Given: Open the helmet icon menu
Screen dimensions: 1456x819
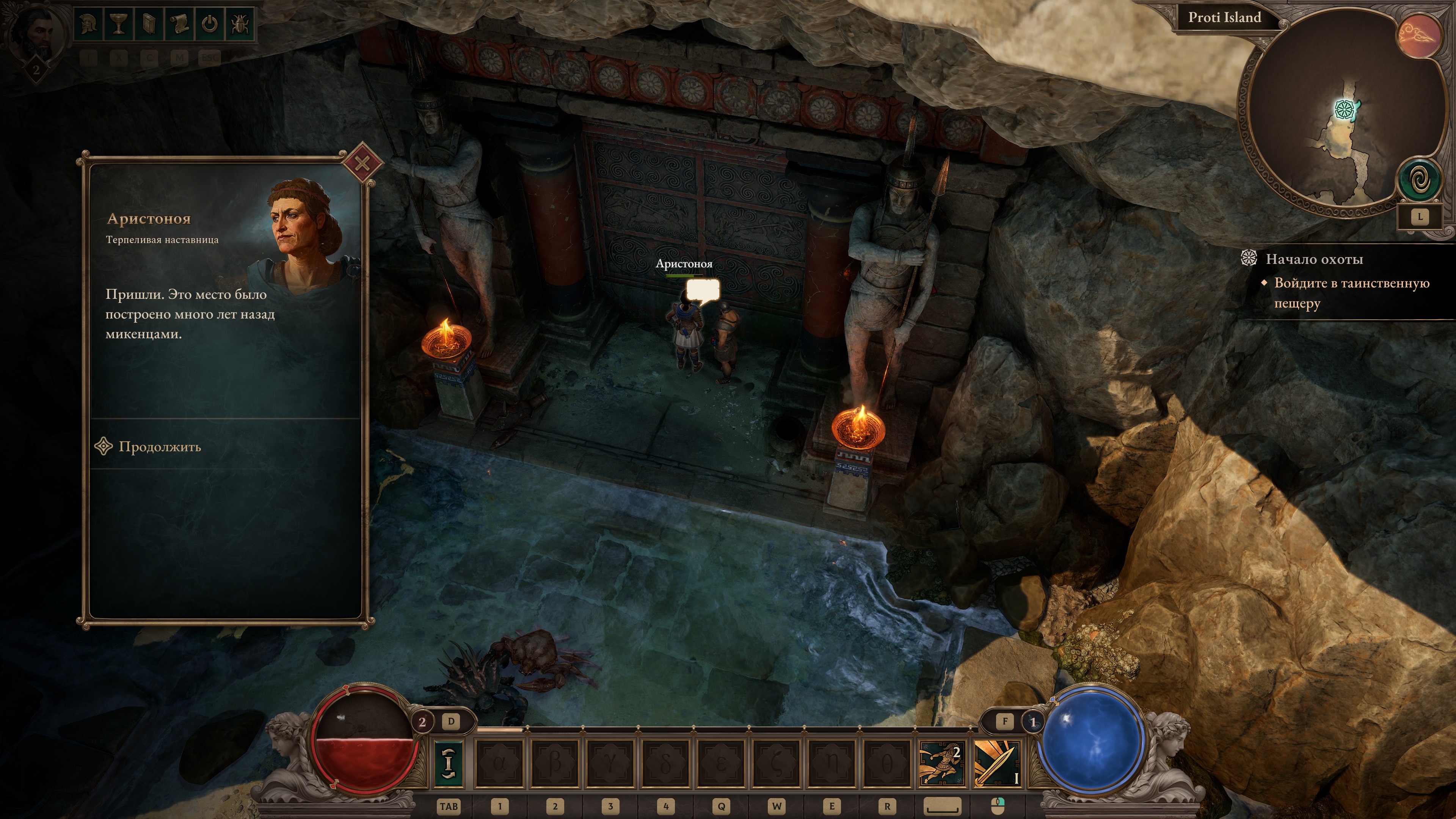Looking at the screenshot, I should coord(88,24).
